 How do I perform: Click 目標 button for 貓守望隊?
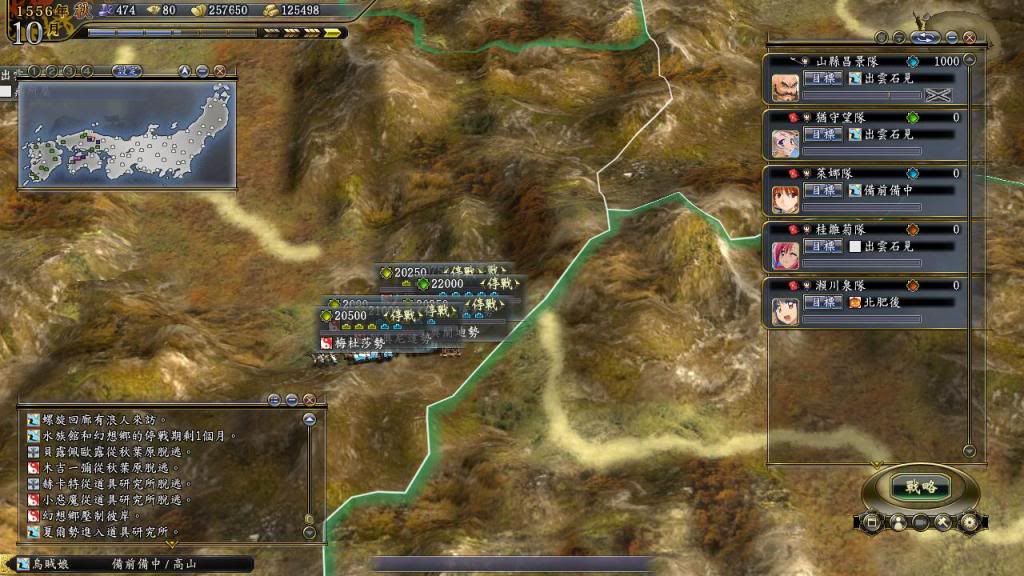tap(823, 134)
